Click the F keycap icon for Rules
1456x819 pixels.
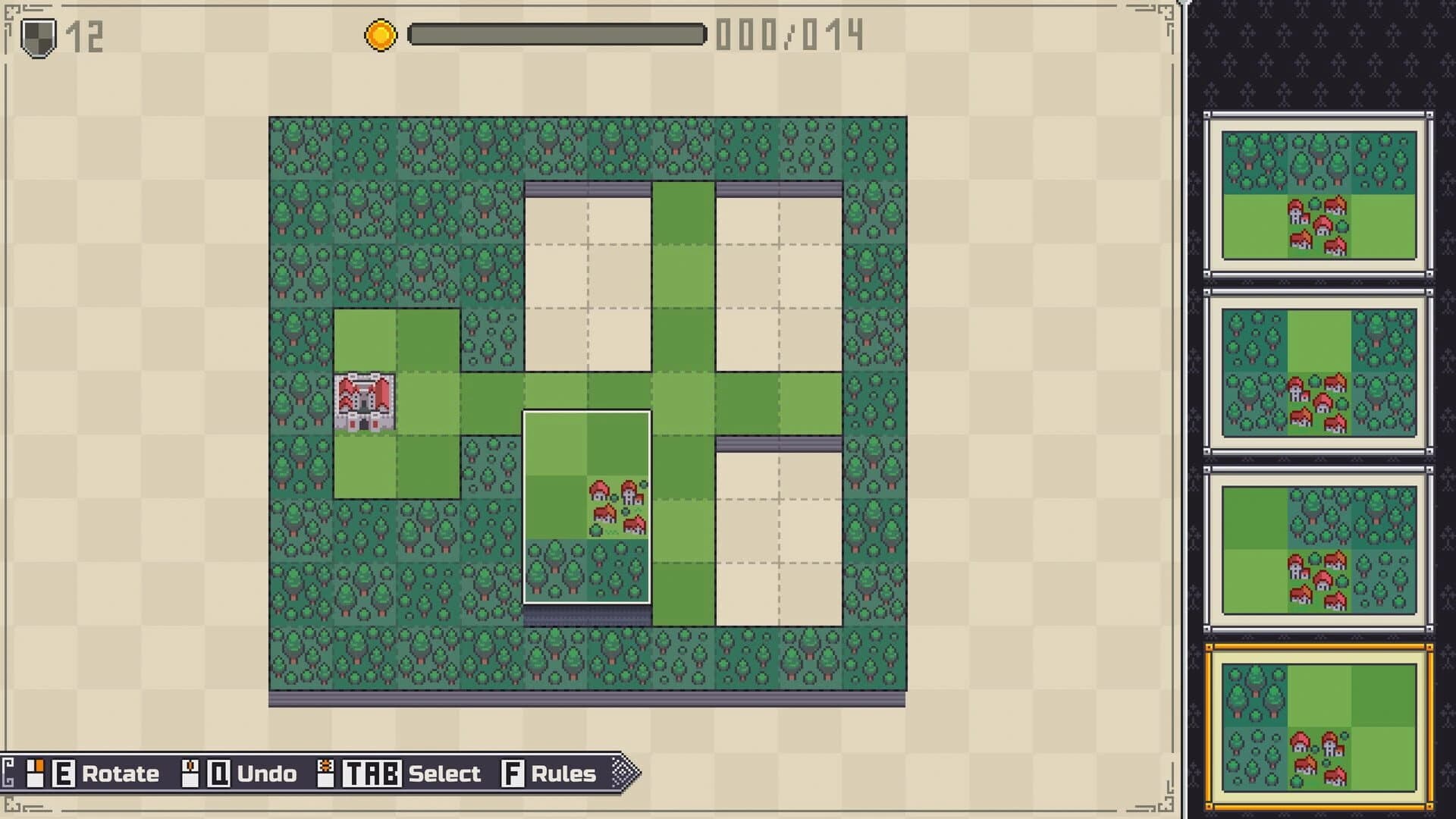pyautogui.click(x=513, y=773)
